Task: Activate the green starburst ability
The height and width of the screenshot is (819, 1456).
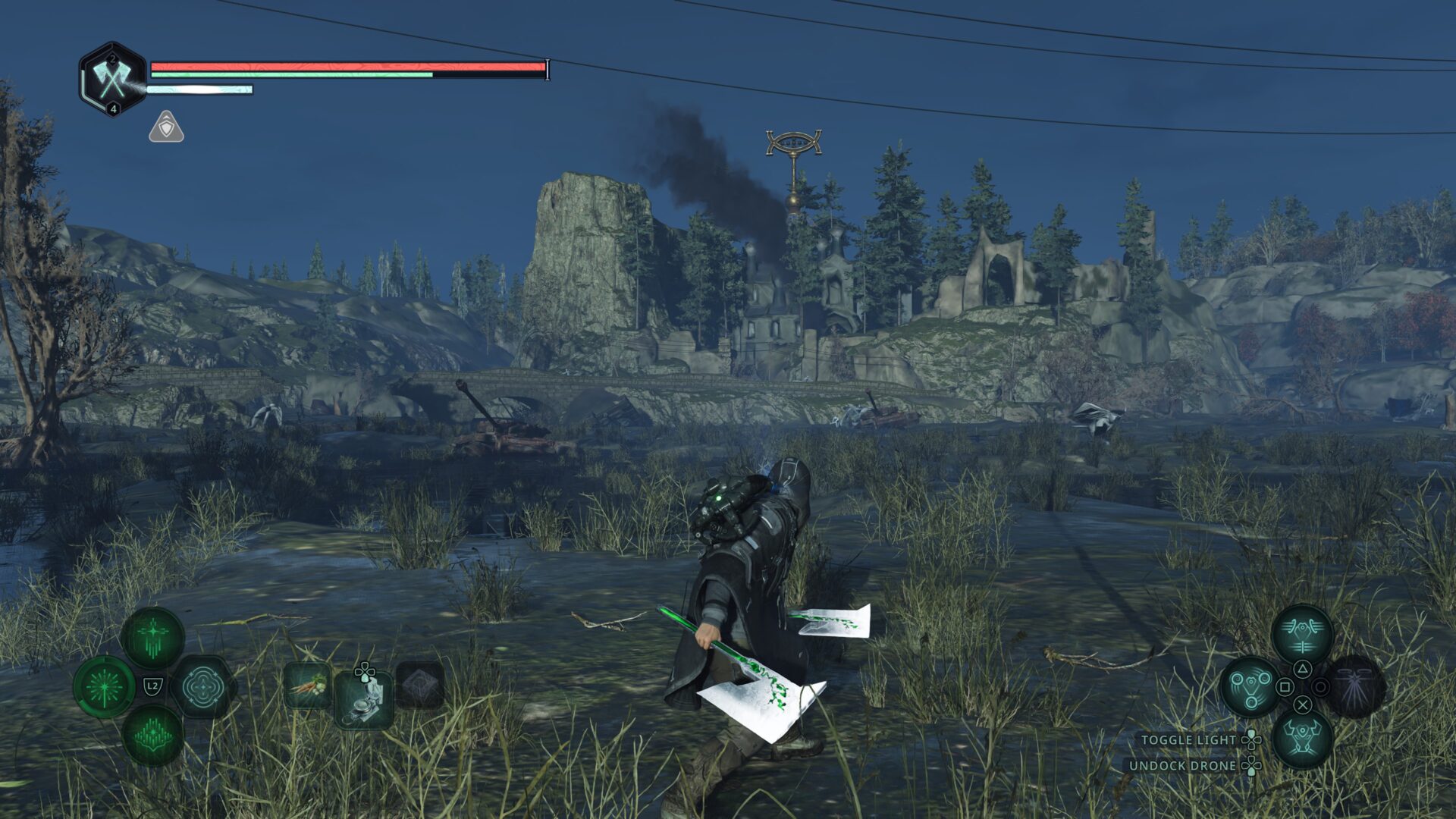Action: click(x=105, y=688)
